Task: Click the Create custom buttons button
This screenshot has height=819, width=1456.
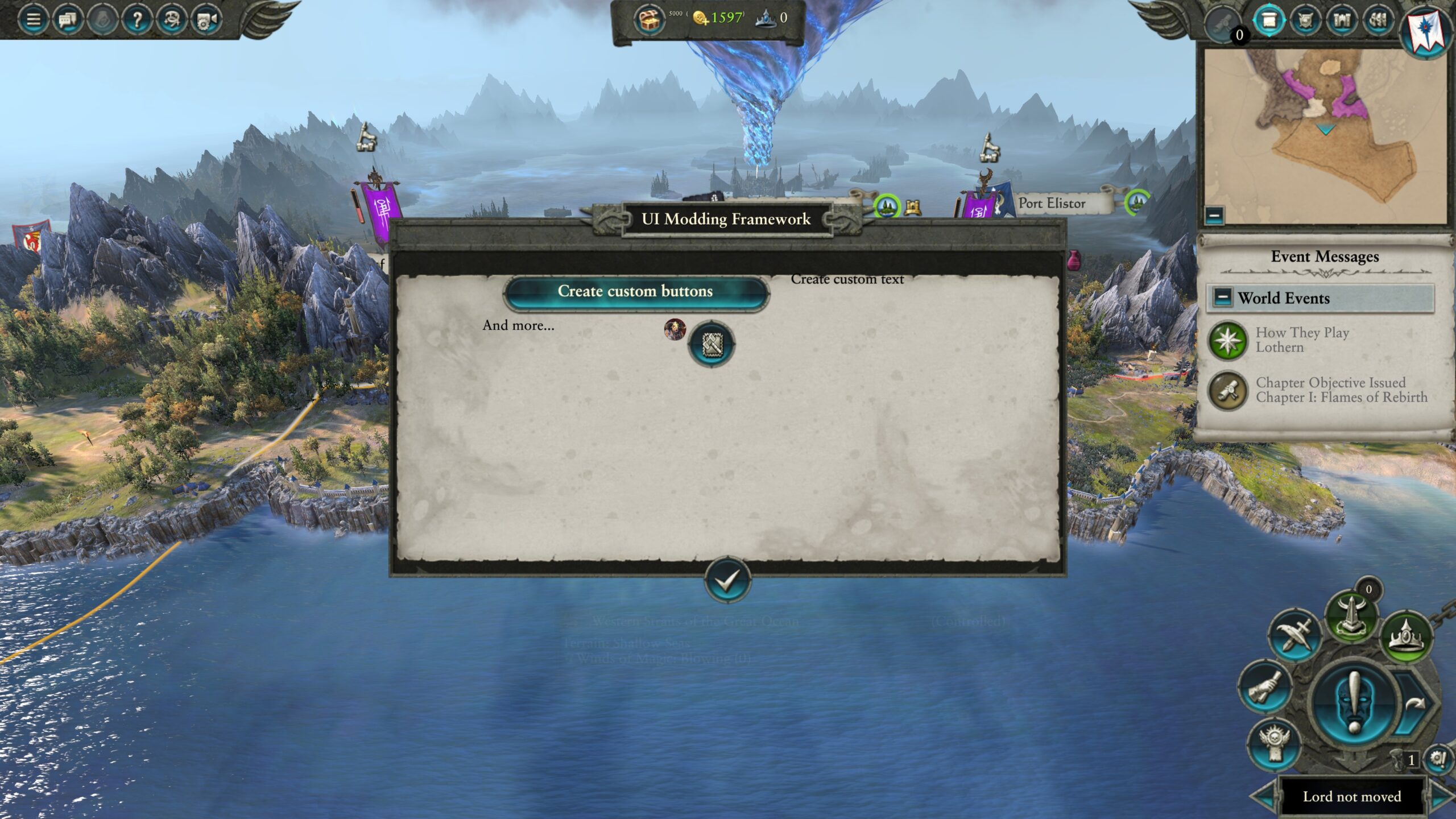Action: click(635, 292)
